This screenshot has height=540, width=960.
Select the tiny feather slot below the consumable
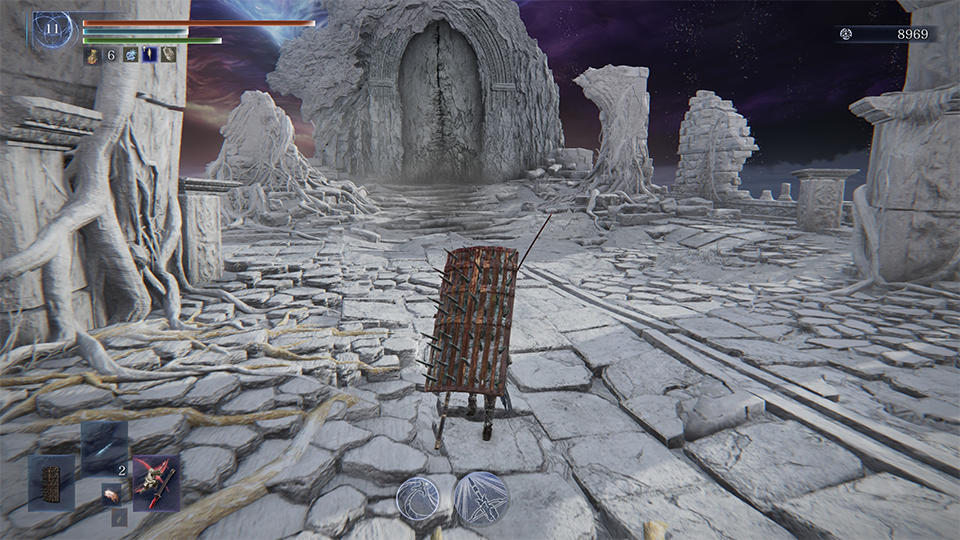tap(118, 518)
